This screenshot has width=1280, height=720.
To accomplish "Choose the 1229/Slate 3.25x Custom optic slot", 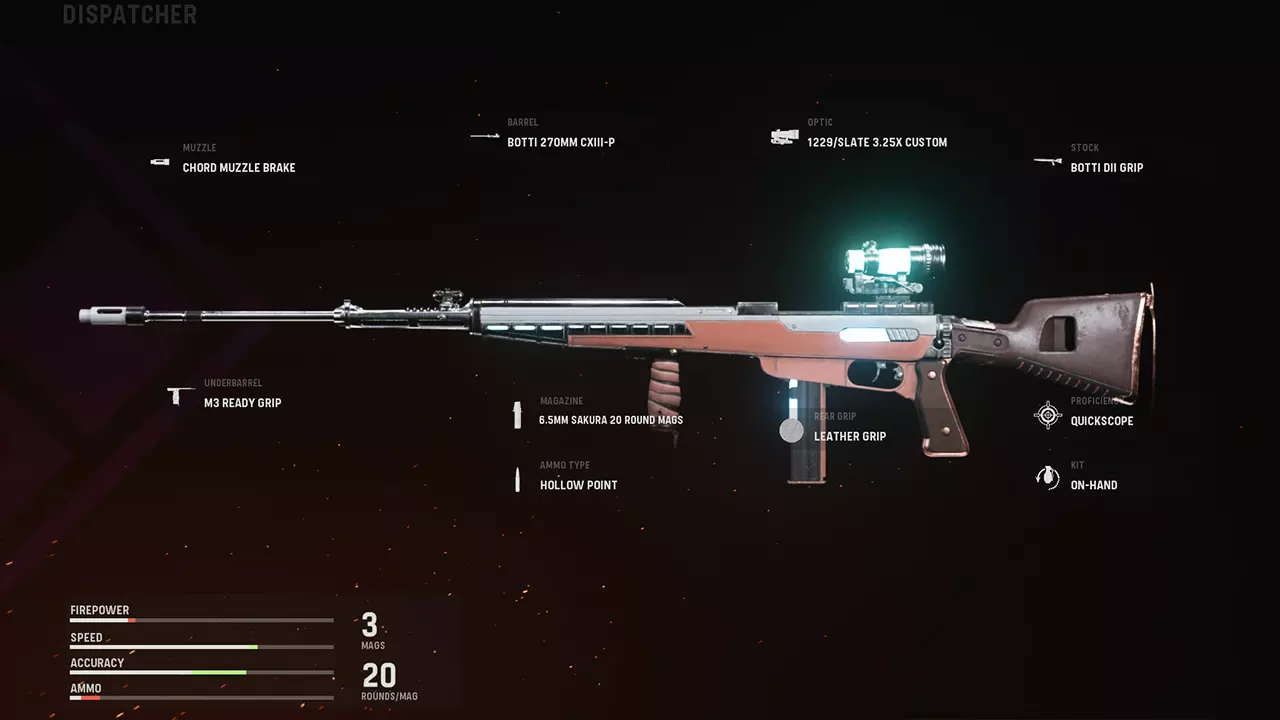I will [876, 142].
